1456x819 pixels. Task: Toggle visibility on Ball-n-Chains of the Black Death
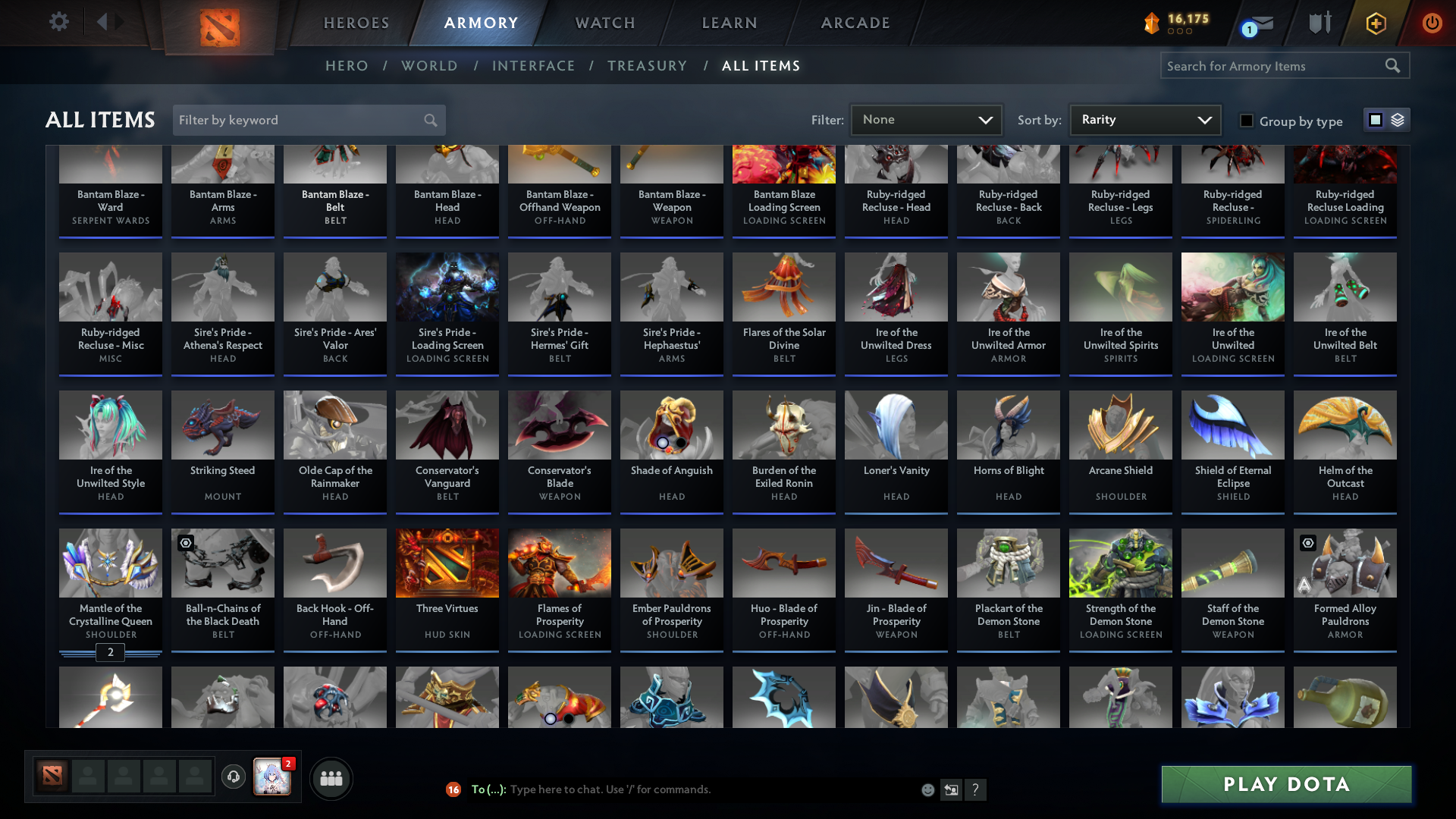point(186,542)
